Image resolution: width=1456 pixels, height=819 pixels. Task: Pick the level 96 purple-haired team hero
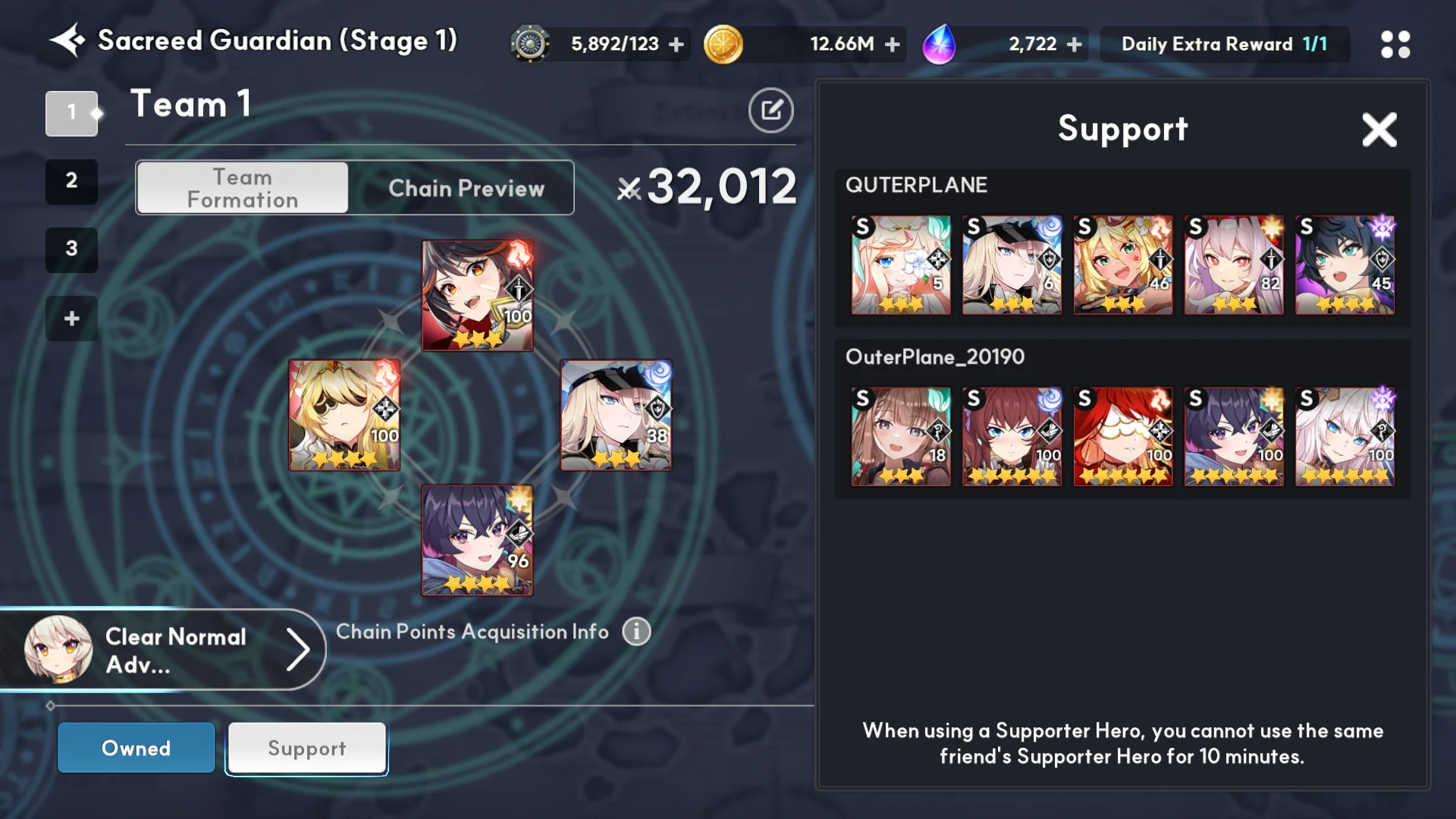click(x=477, y=540)
